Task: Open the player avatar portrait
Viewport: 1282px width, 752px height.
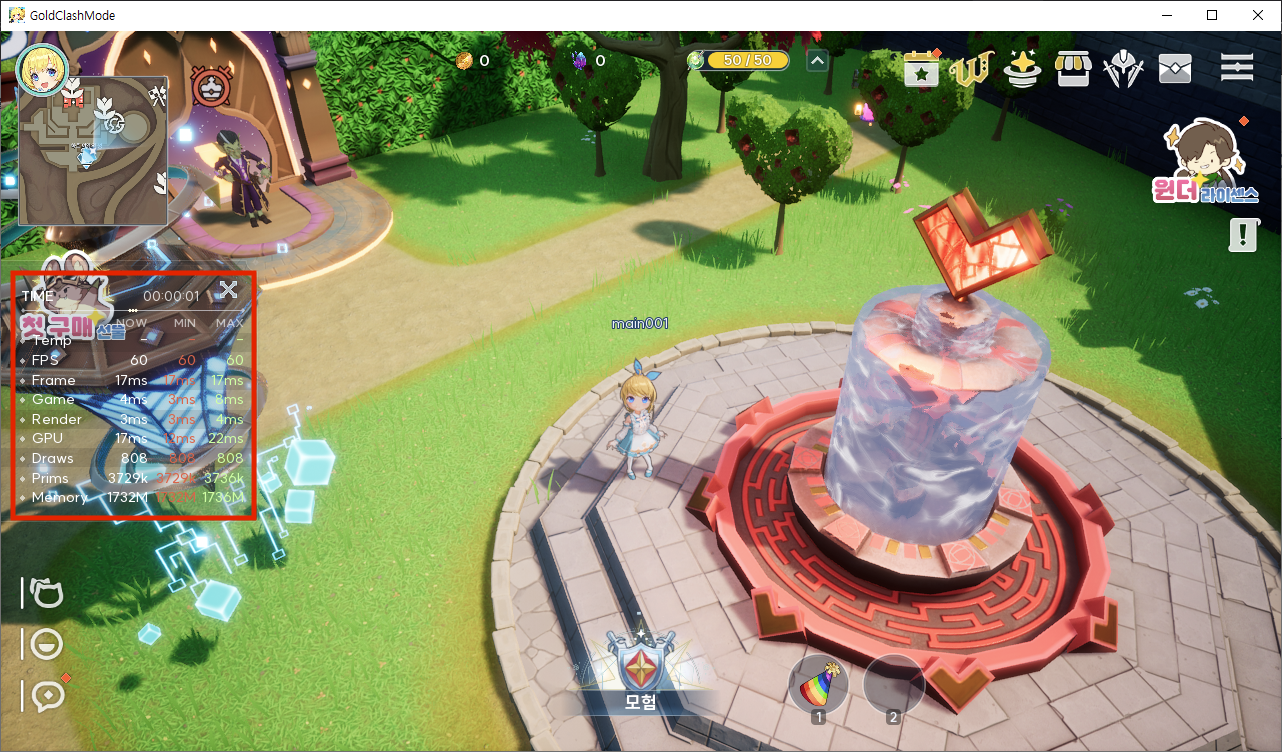Action: (x=42, y=68)
